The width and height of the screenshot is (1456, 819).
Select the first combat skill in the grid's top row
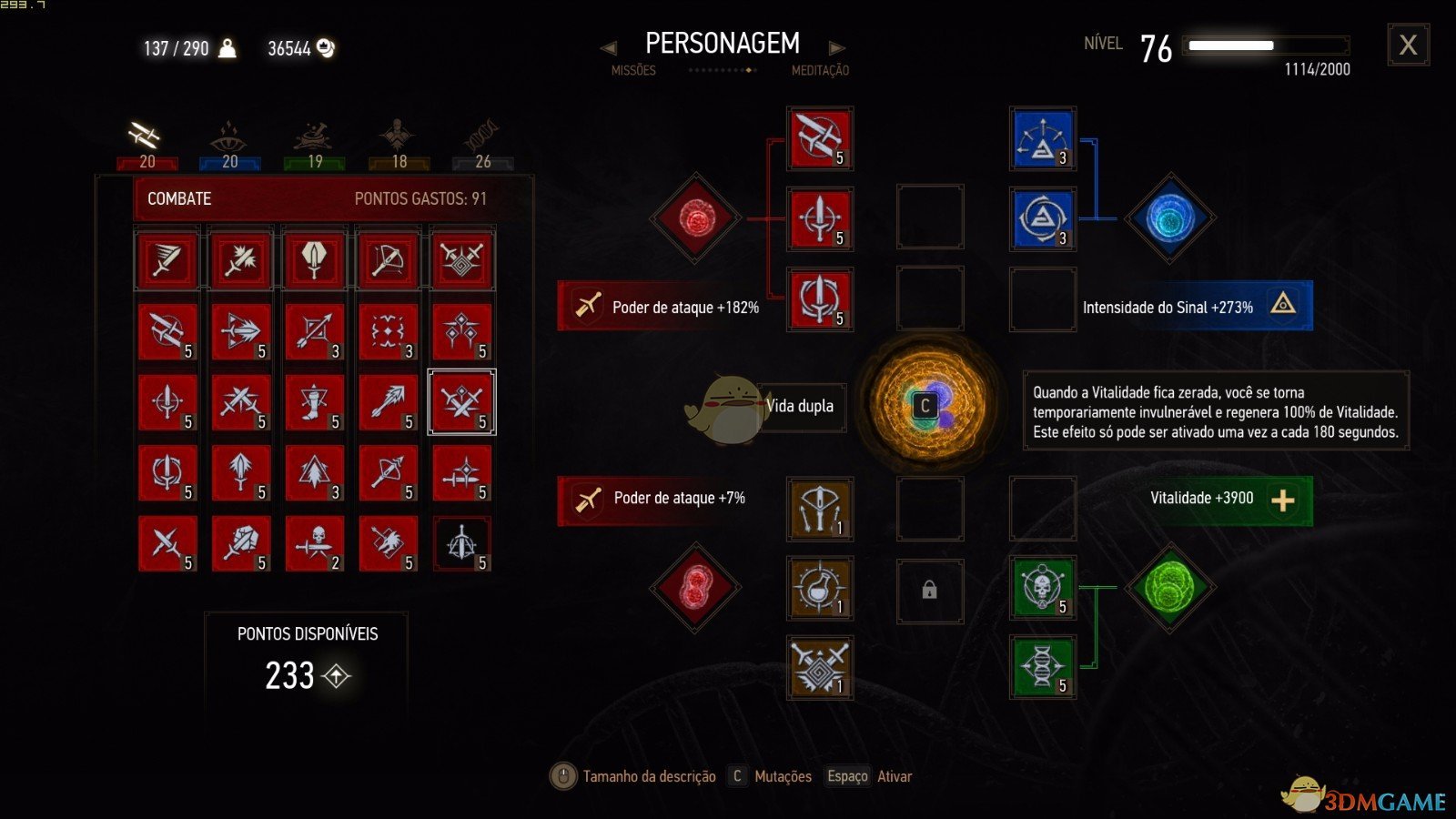click(x=167, y=260)
